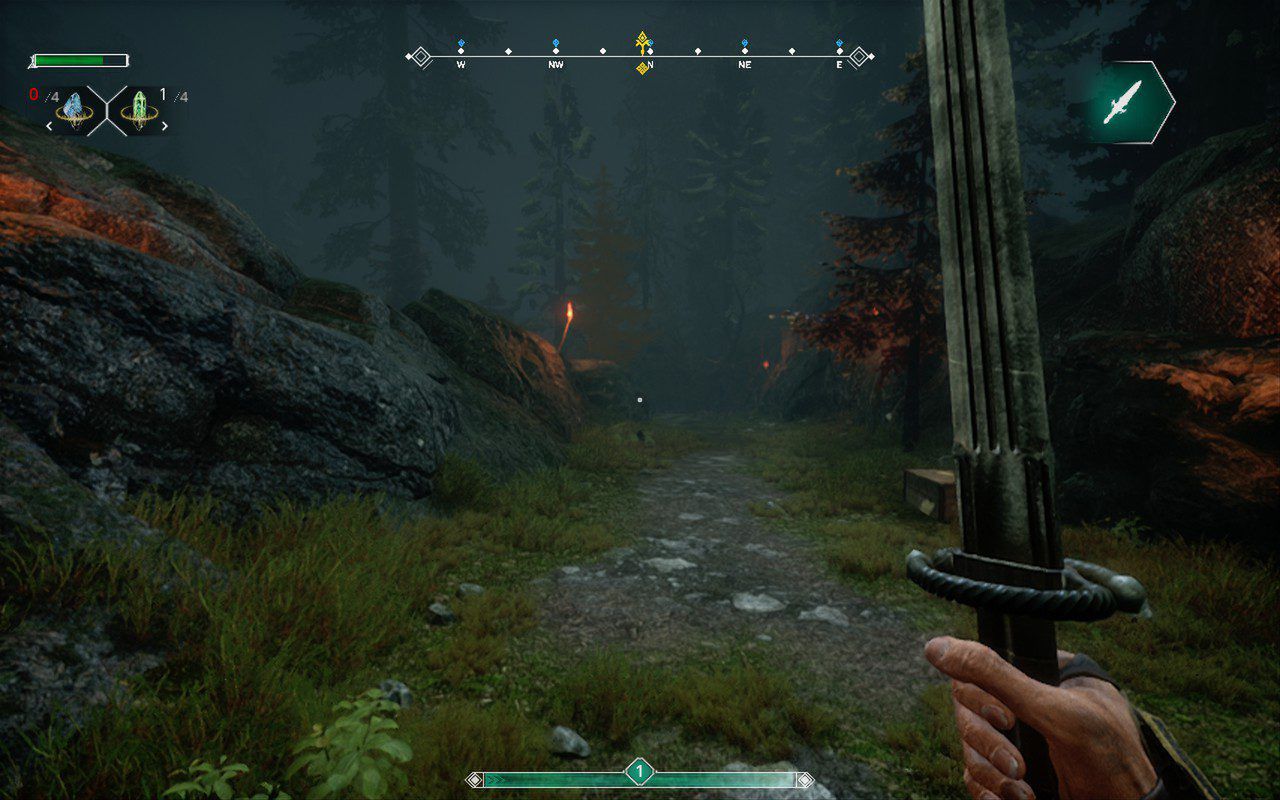Screen dimensions: 1280x800
Task: Select the NW heading on the compass
Action: tap(556, 64)
